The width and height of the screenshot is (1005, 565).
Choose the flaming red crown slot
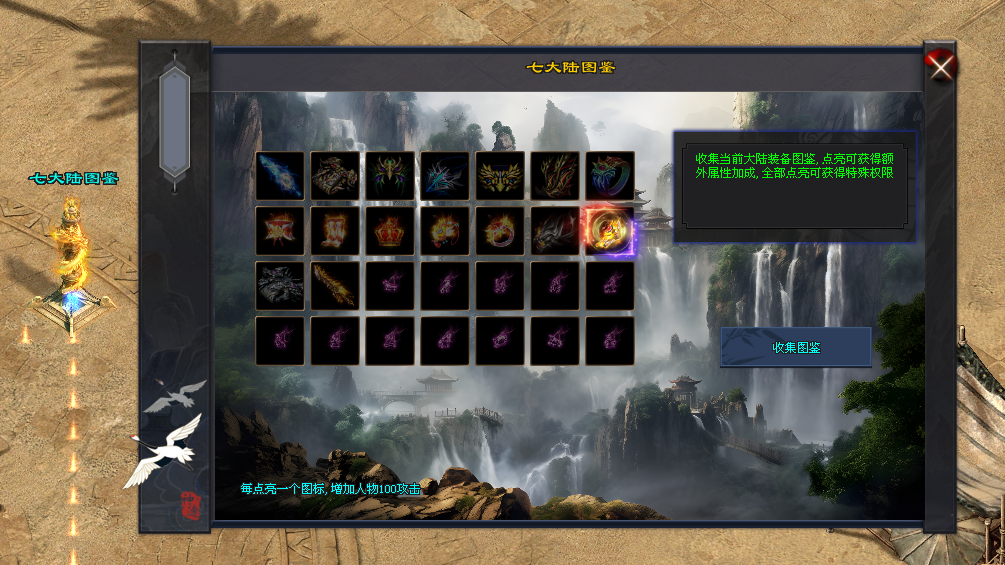[390, 231]
